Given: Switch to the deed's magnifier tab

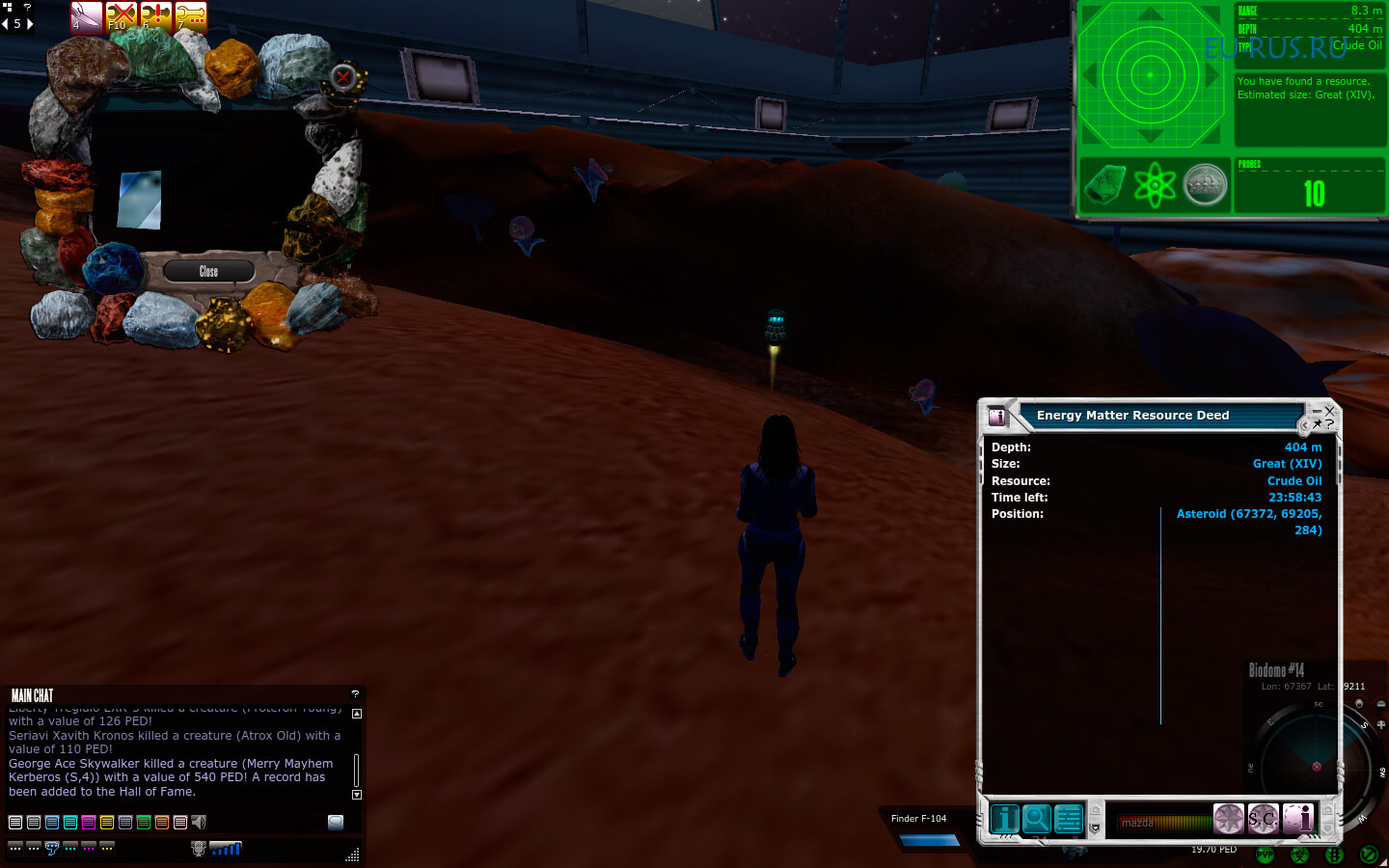Looking at the screenshot, I should click(1036, 818).
